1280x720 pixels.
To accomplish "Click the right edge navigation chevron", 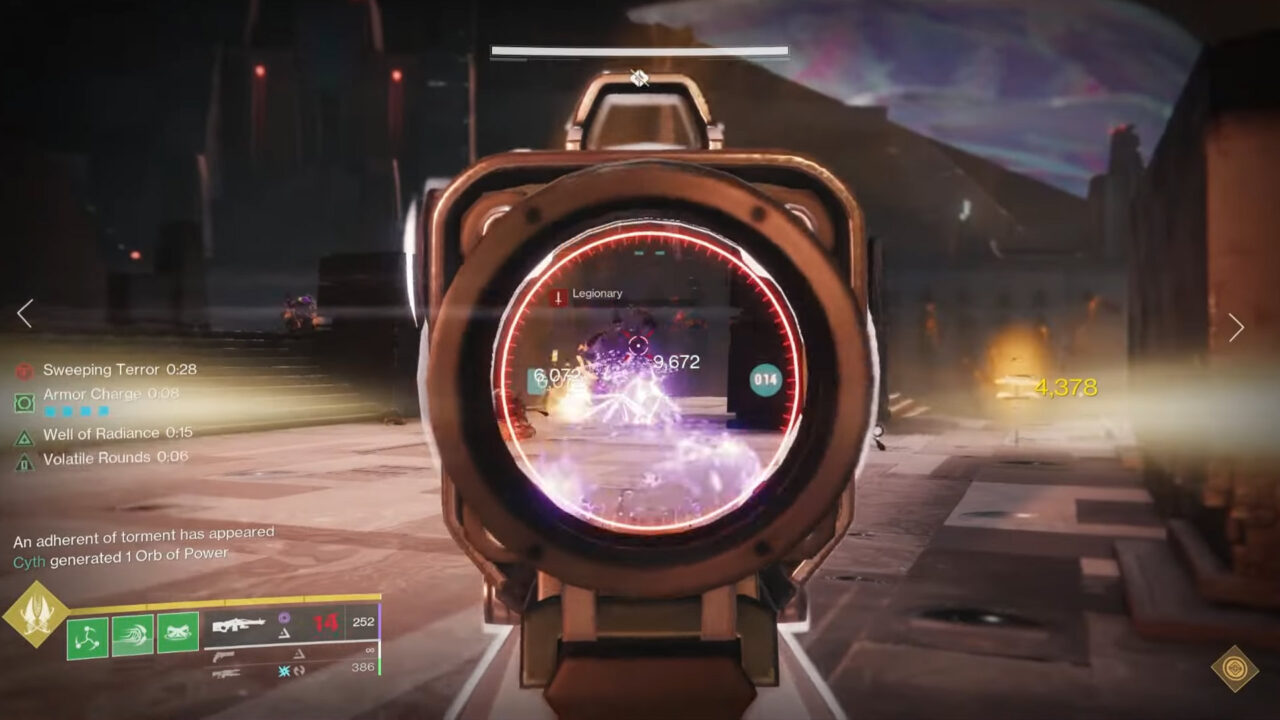I will [1238, 327].
